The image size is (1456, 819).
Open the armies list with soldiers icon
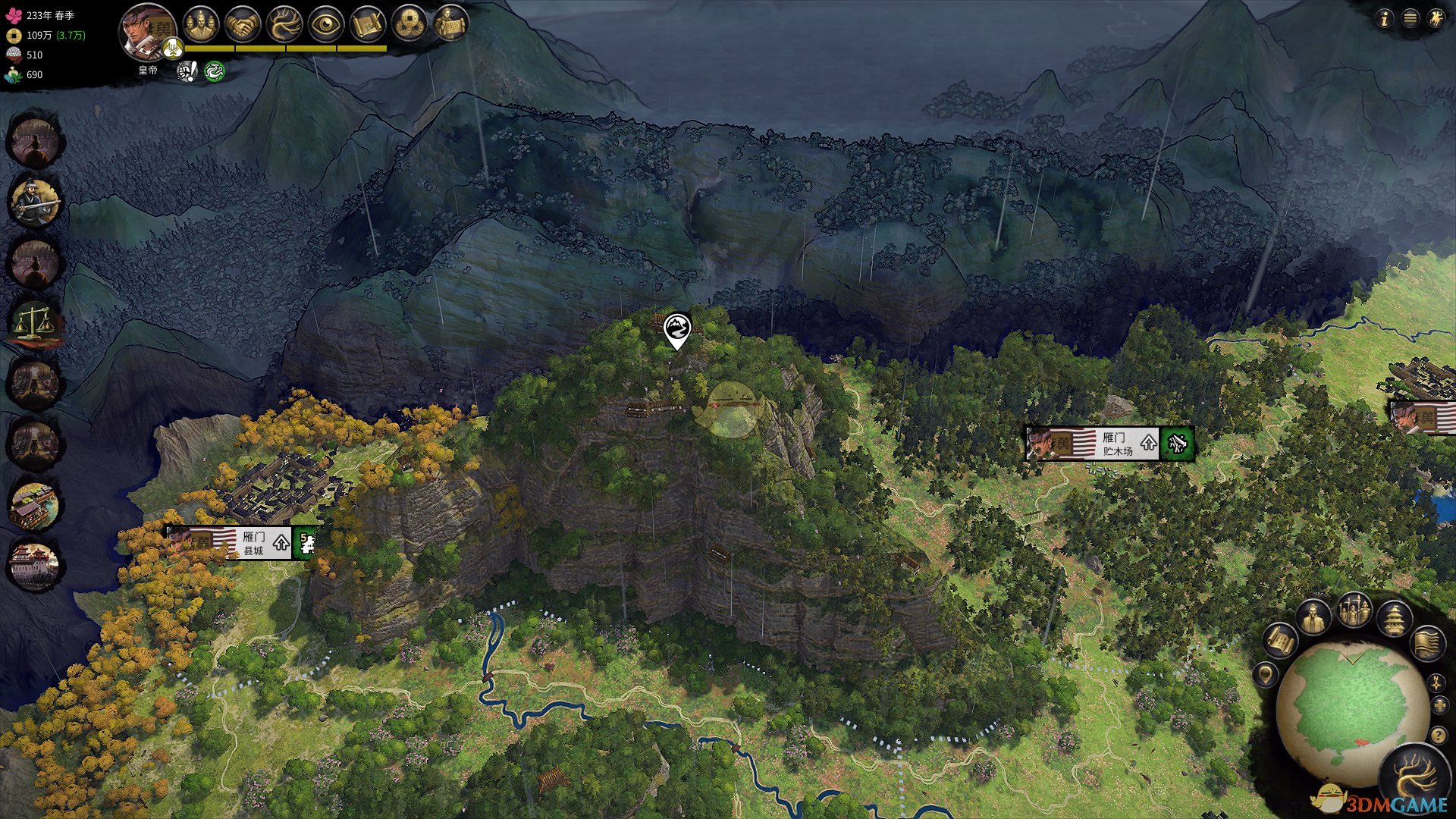1354,611
